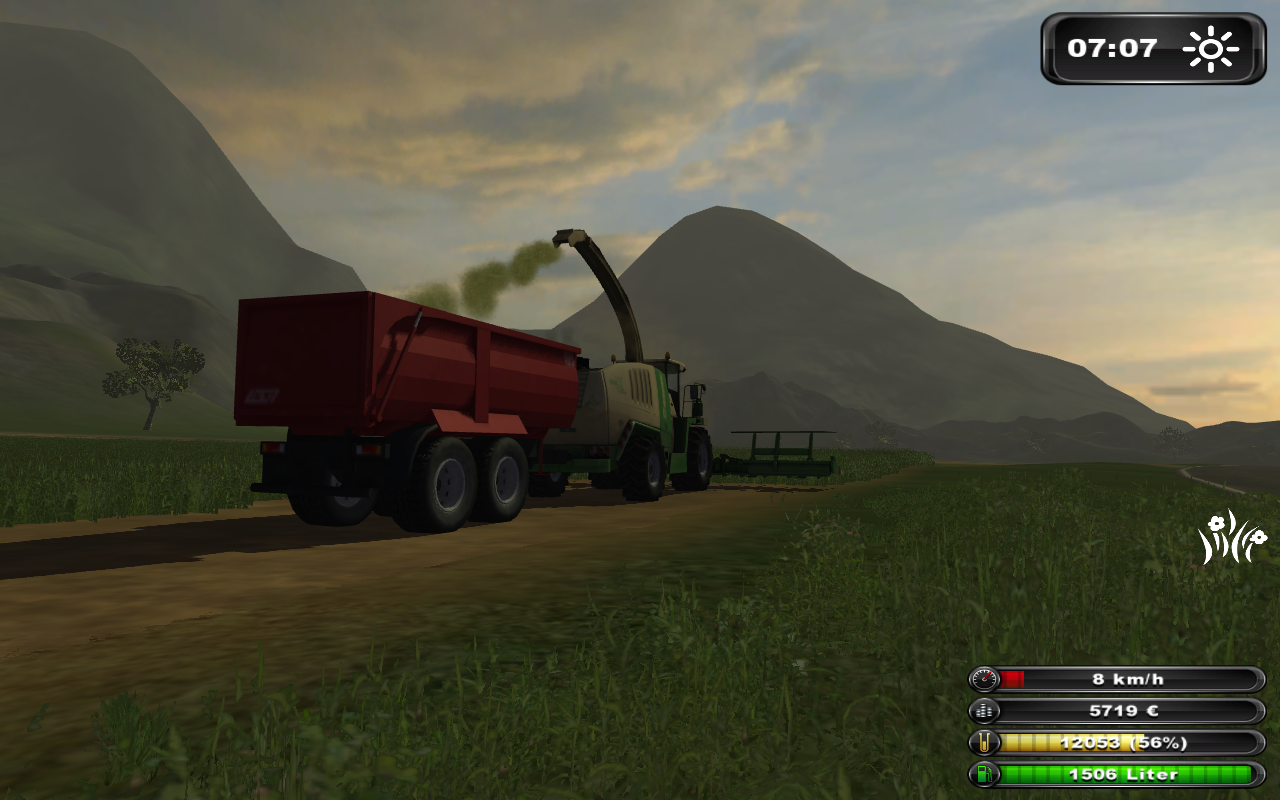Click the coin stack money icon
1280x800 pixels.
[985, 711]
